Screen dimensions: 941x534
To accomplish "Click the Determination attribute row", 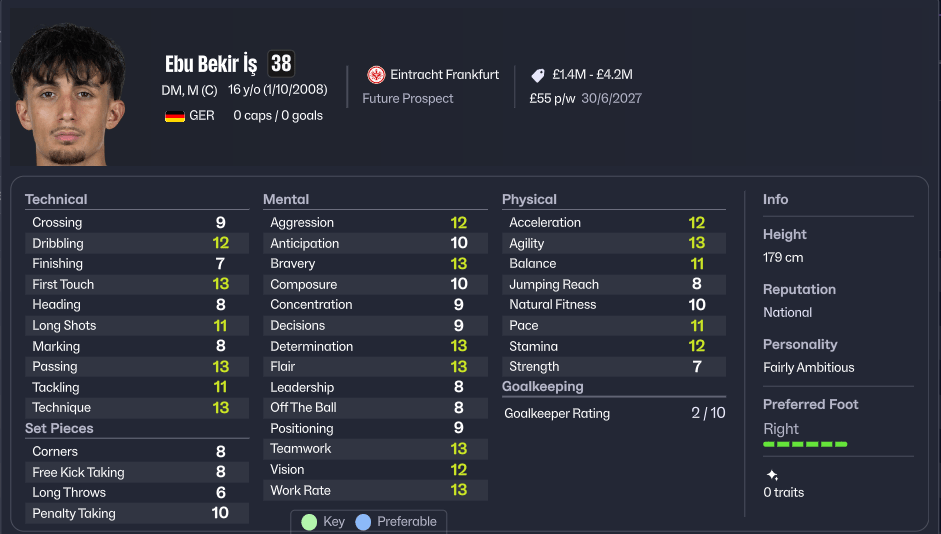I will pyautogui.click(x=374, y=346).
